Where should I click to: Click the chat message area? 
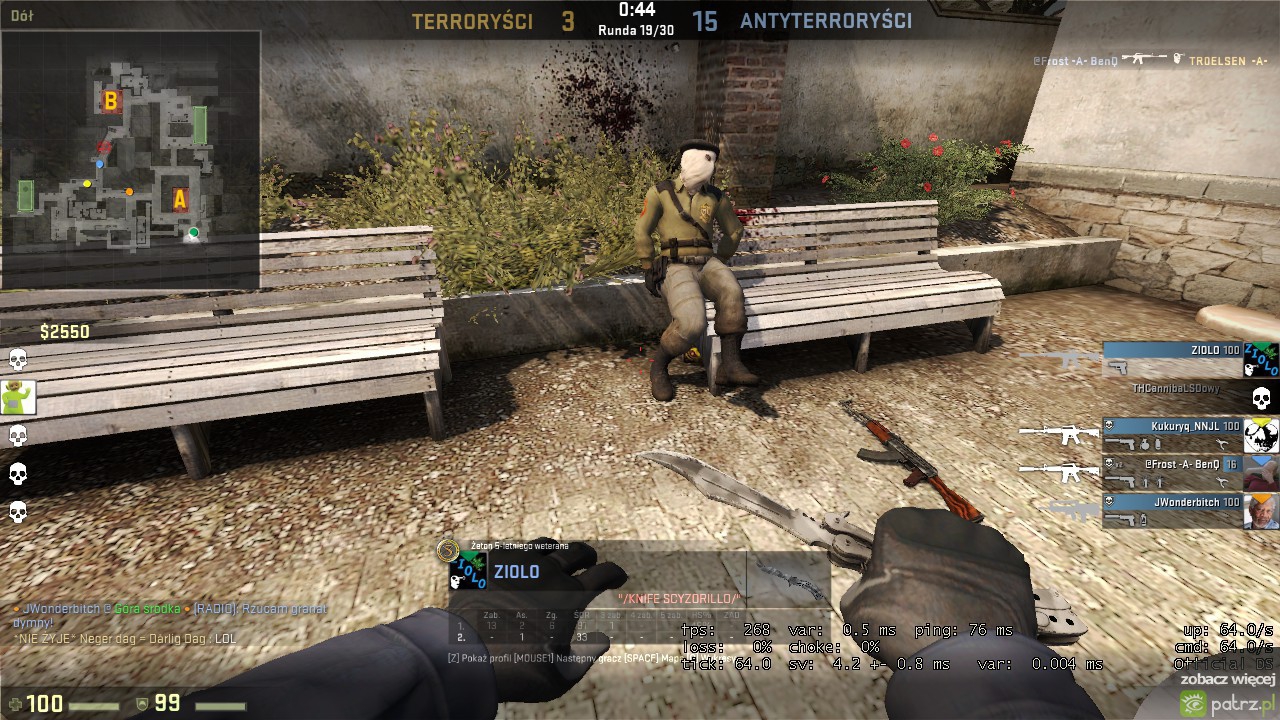[170, 622]
